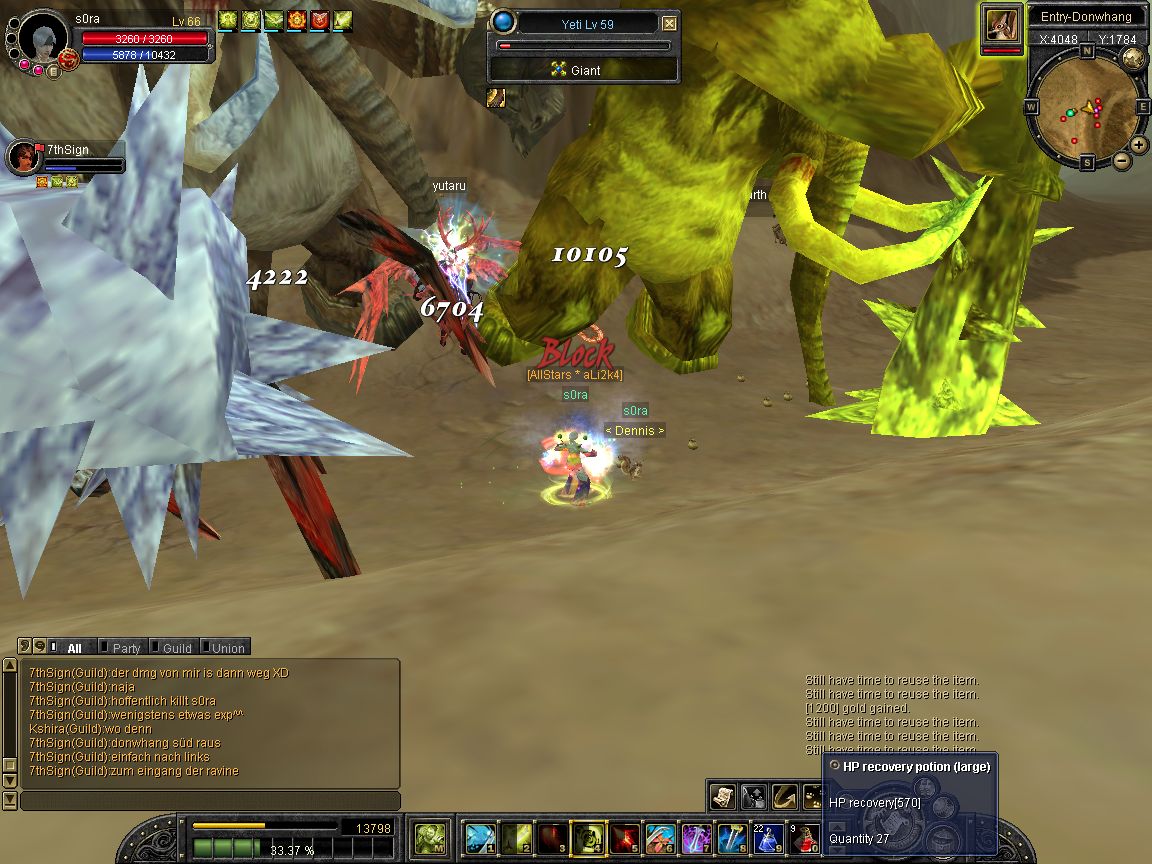
Task: Switch chat to the Union tab
Action: point(228,648)
